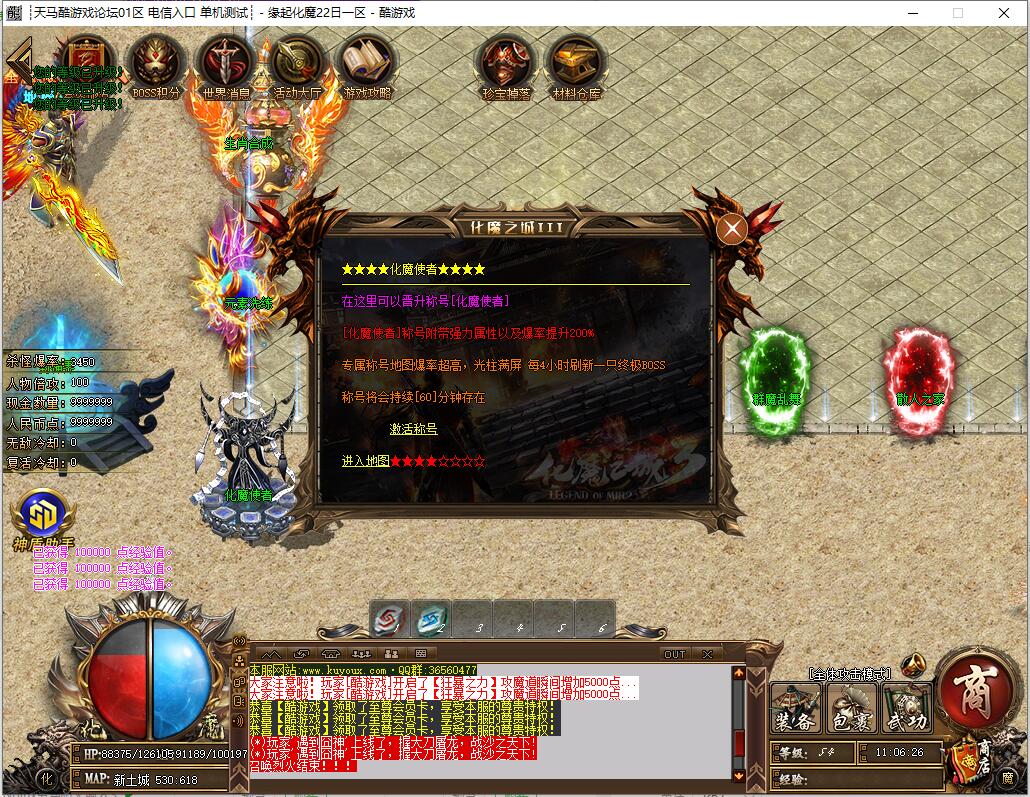
Task: Use the blue item in hotbar slot 2
Action: (x=431, y=620)
